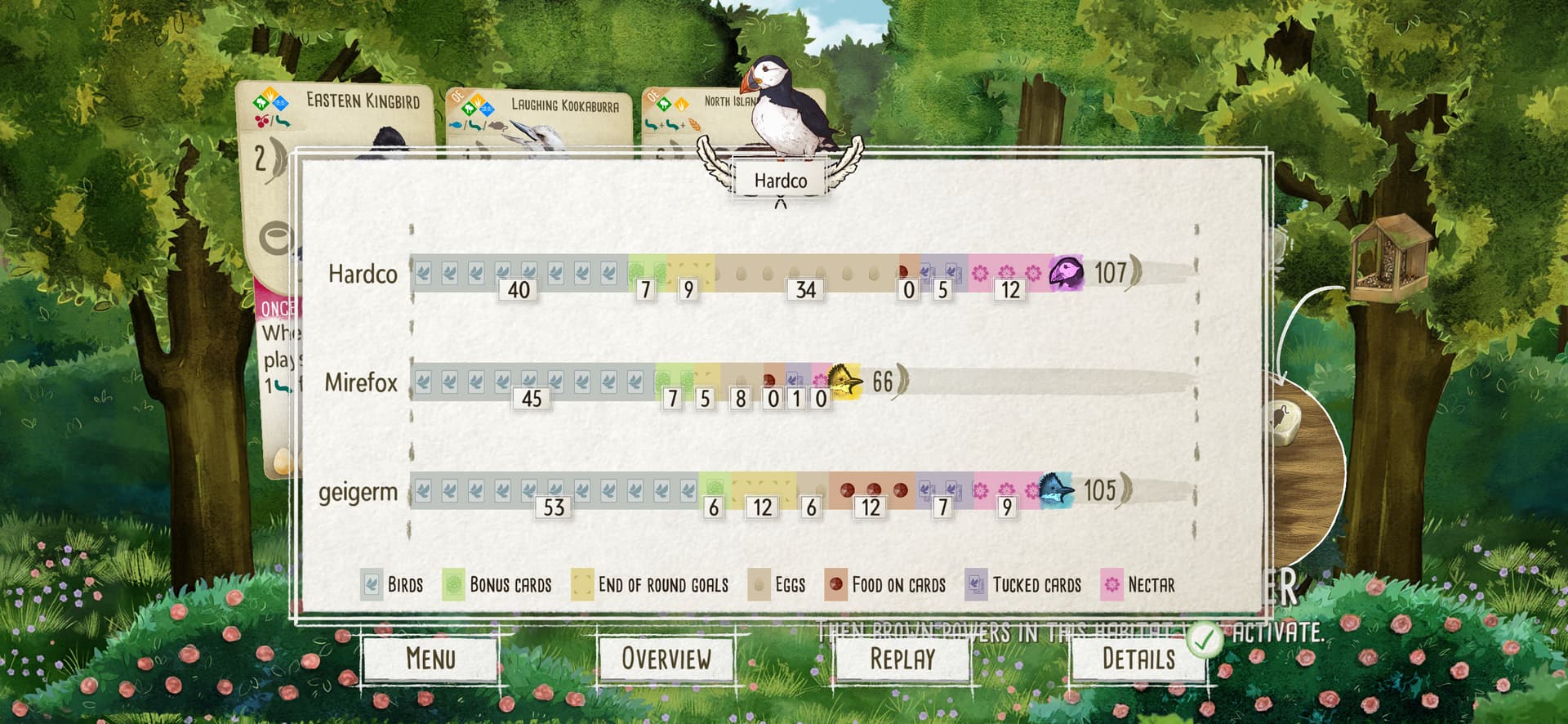Watch the game Replay
The height and width of the screenshot is (724, 1568).
(902, 658)
